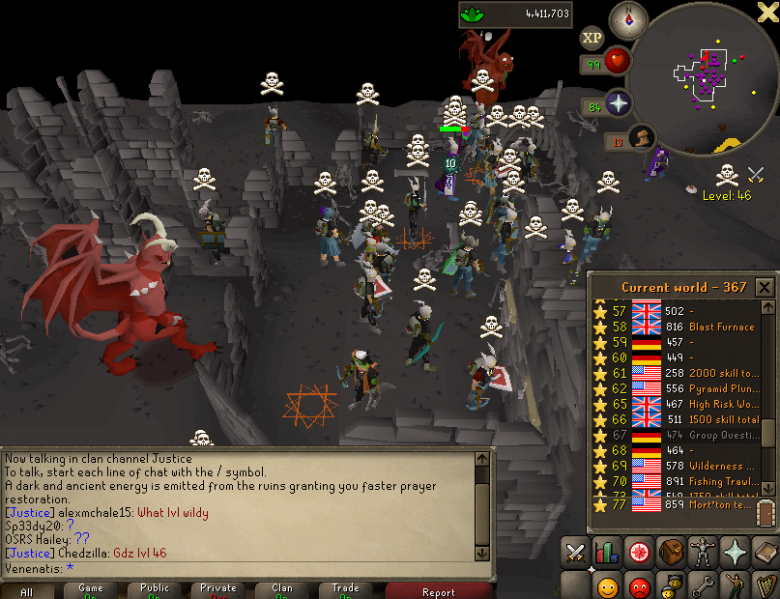Open the Trade chat tab
The image size is (780, 599).
[346, 591]
